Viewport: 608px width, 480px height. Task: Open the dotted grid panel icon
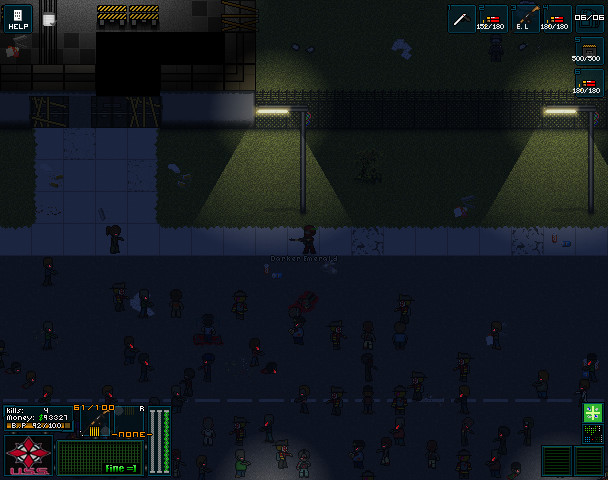(593, 433)
